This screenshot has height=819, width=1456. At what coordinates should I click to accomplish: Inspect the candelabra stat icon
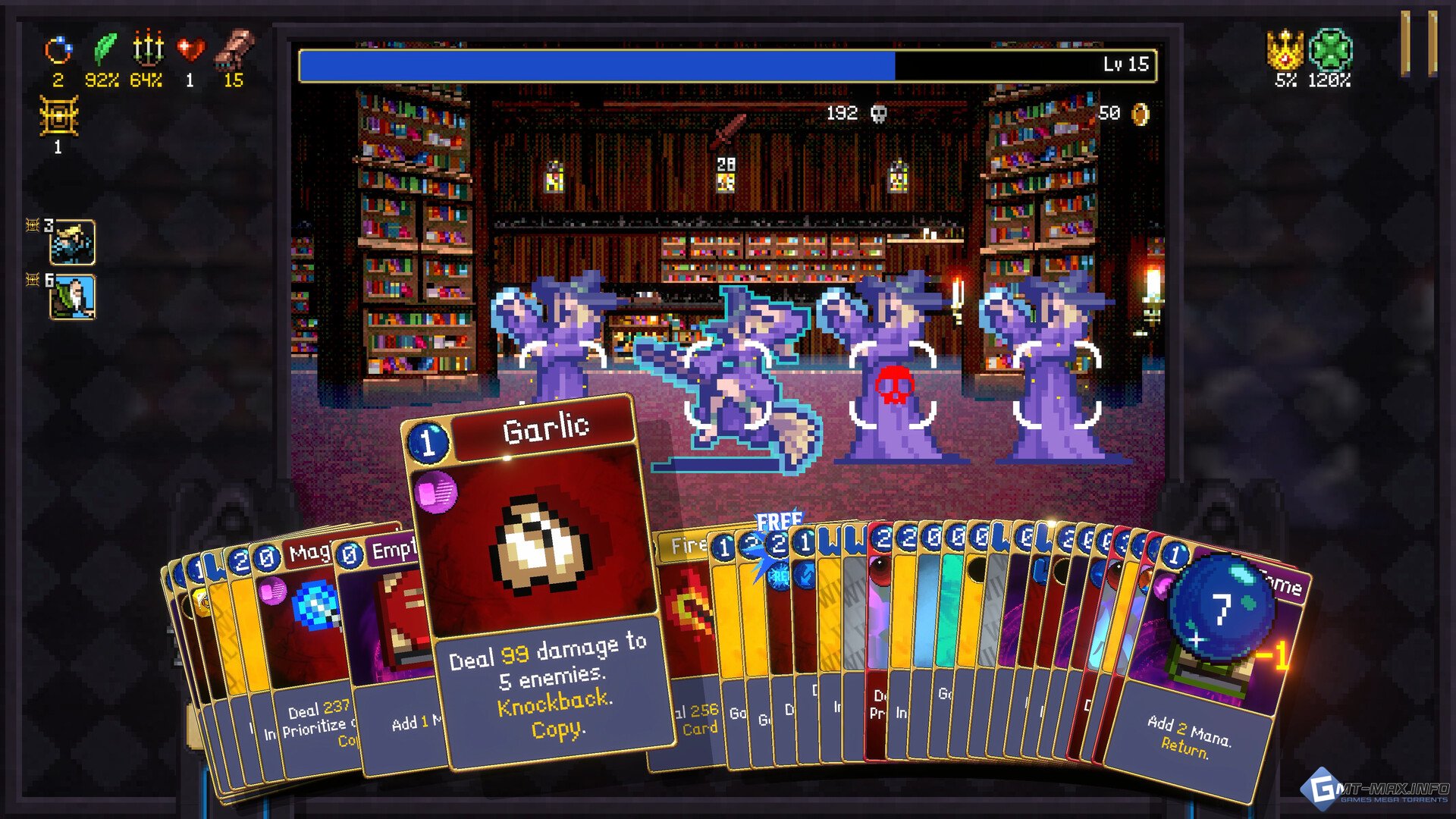point(148,48)
